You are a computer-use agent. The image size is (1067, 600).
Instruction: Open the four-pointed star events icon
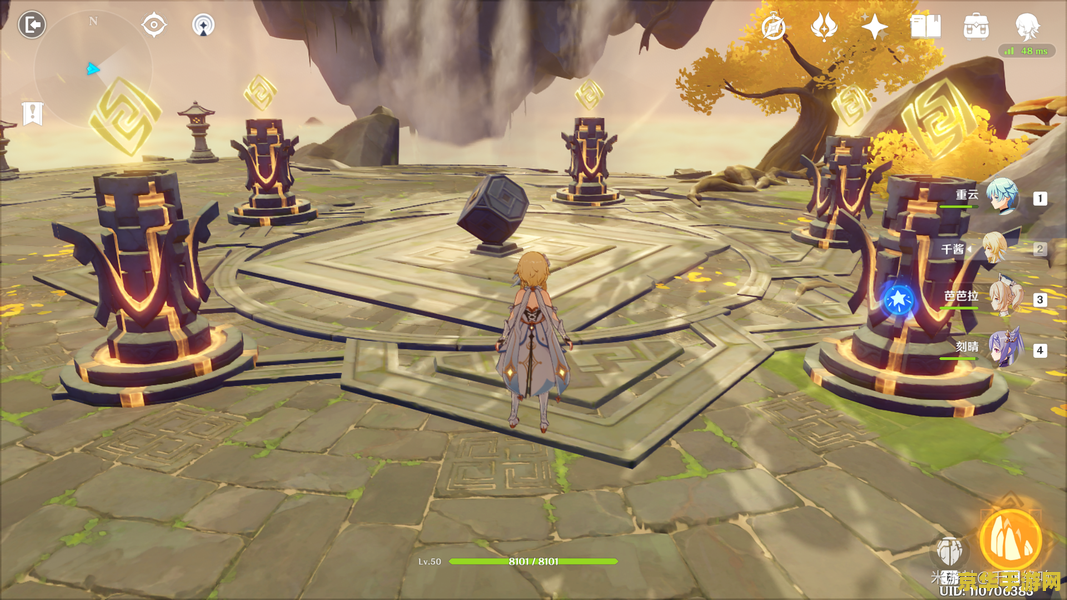[x=875, y=27]
